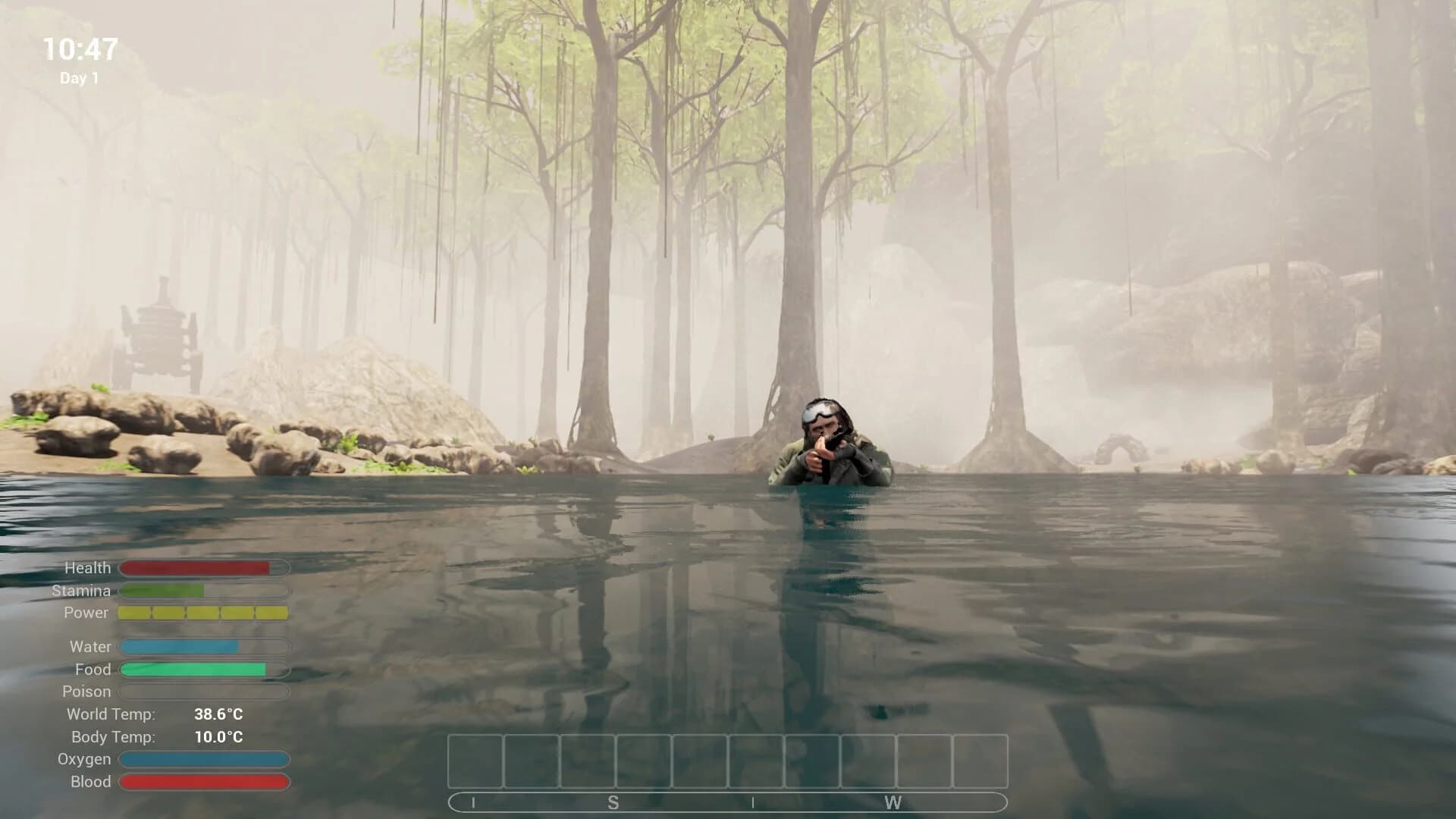Click the Food level indicator
The height and width of the screenshot is (819, 1456).
point(205,670)
